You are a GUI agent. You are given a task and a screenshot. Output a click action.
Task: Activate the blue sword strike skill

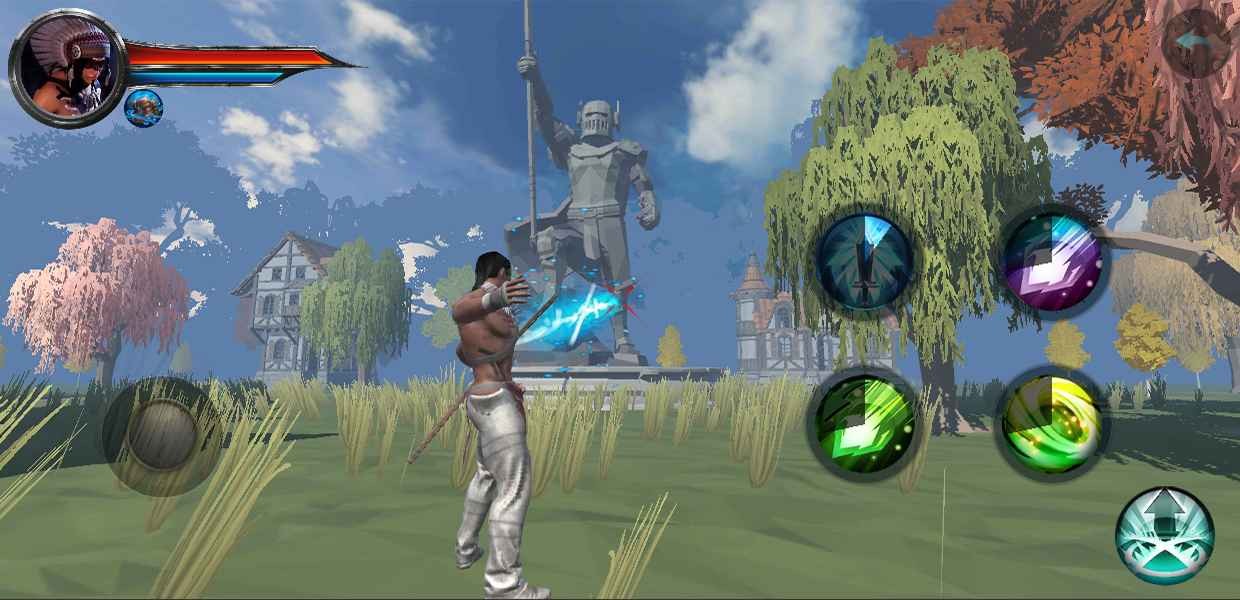pos(865,261)
